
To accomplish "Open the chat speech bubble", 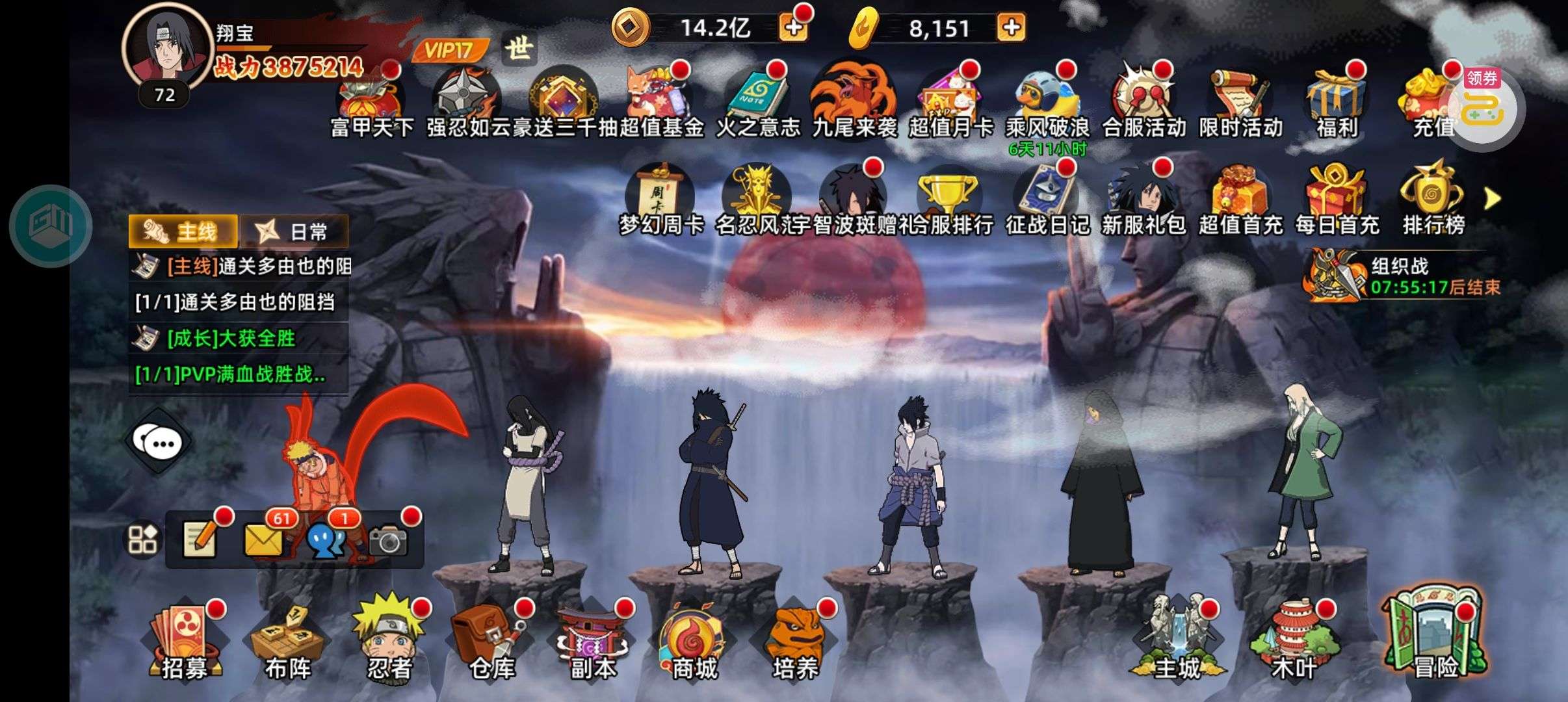I will [158, 443].
